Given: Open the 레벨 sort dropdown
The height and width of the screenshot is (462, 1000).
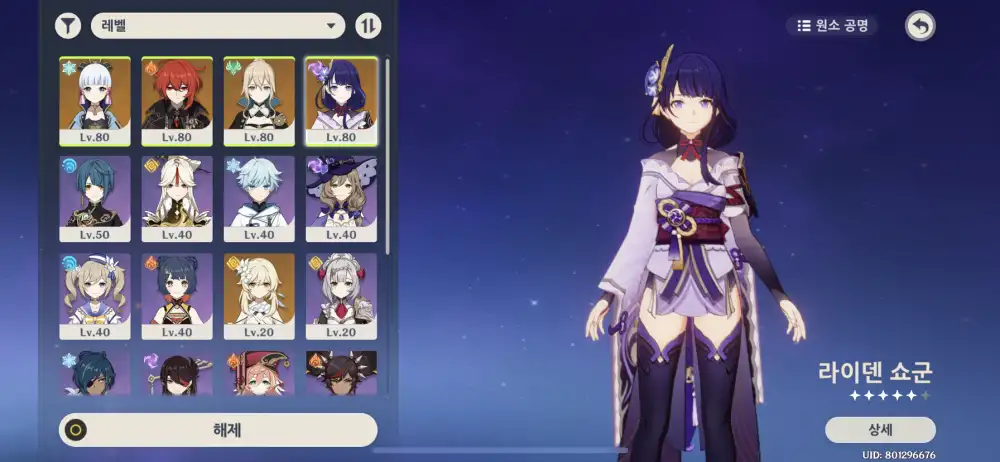Looking at the screenshot, I should (217, 25).
